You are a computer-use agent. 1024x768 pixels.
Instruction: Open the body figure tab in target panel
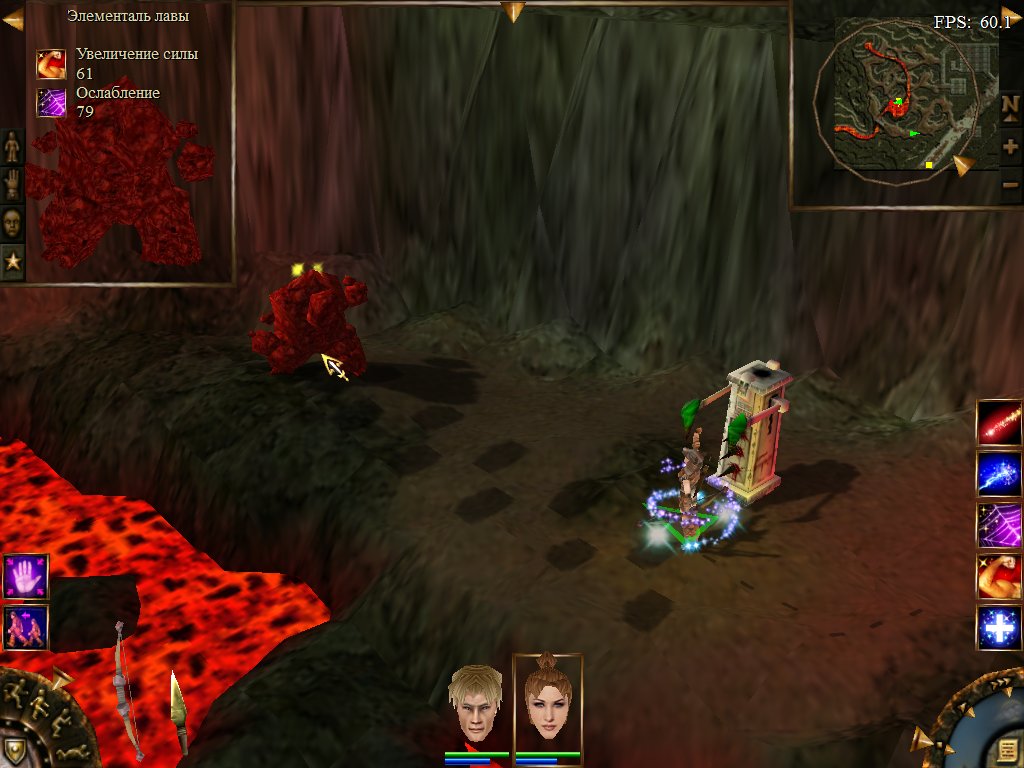point(12,147)
